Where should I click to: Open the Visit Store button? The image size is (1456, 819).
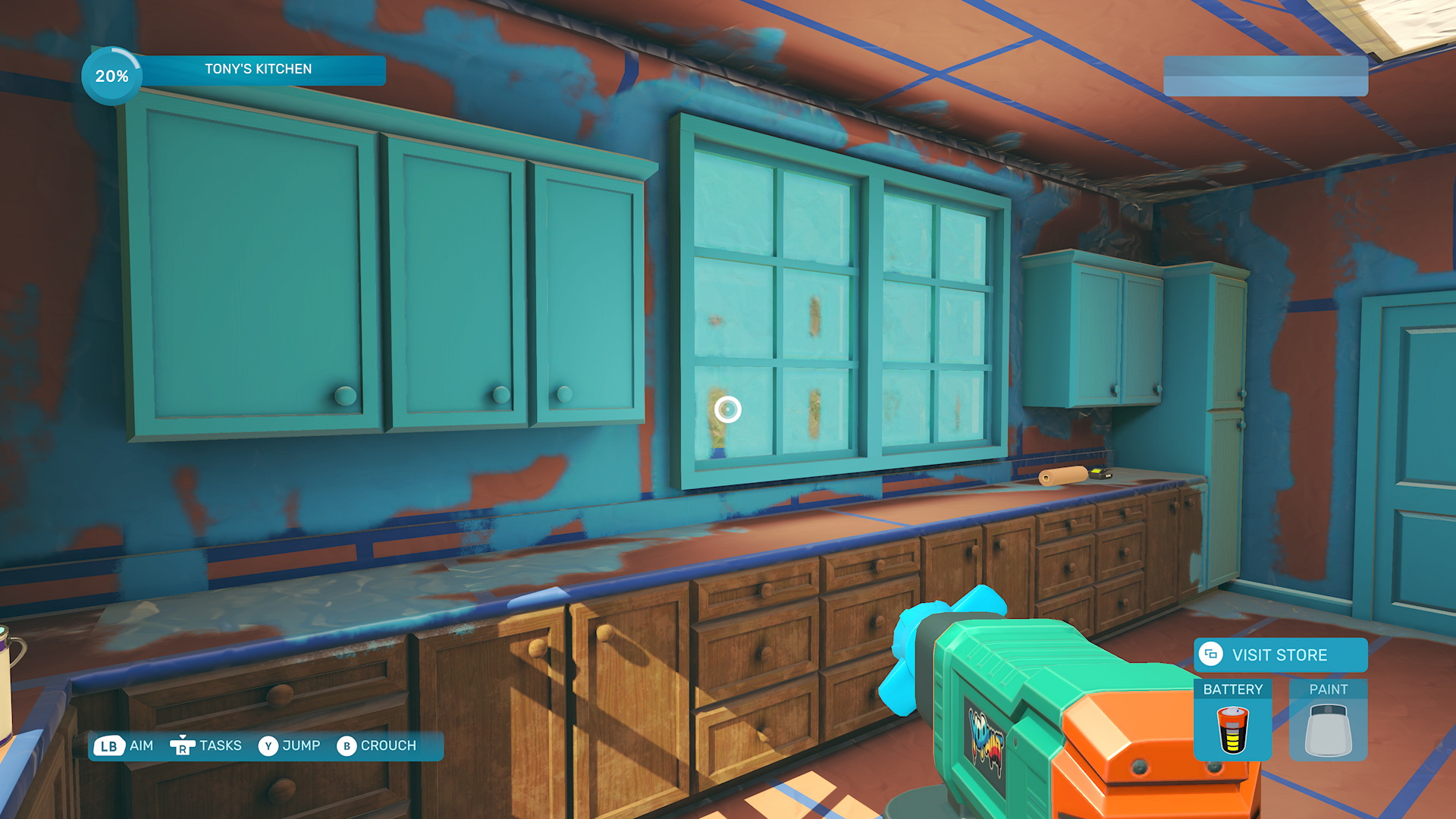click(1280, 655)
